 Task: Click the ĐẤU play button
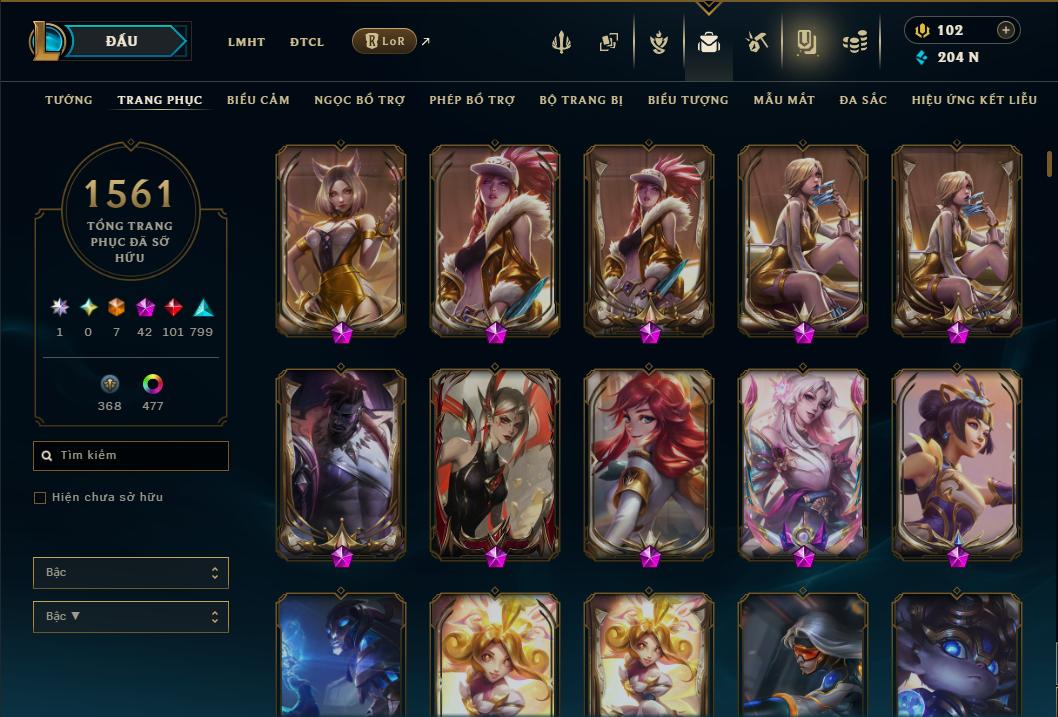[x=122, y=41]
